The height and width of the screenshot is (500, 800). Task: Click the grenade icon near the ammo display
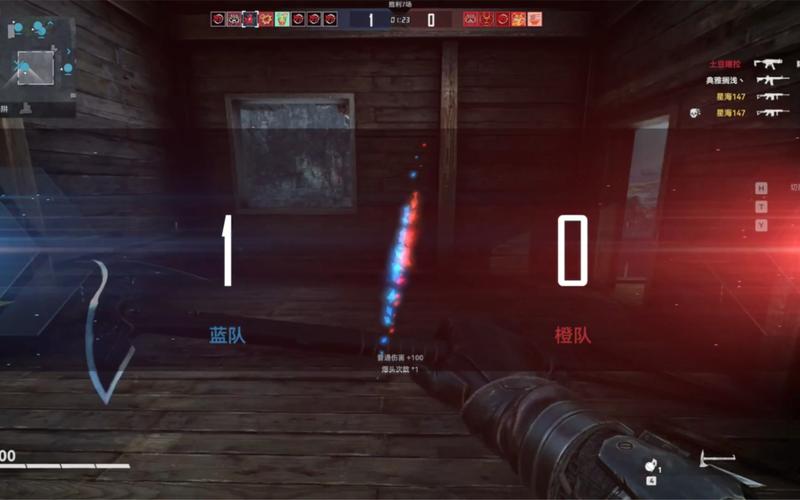[x=651, y=467]
